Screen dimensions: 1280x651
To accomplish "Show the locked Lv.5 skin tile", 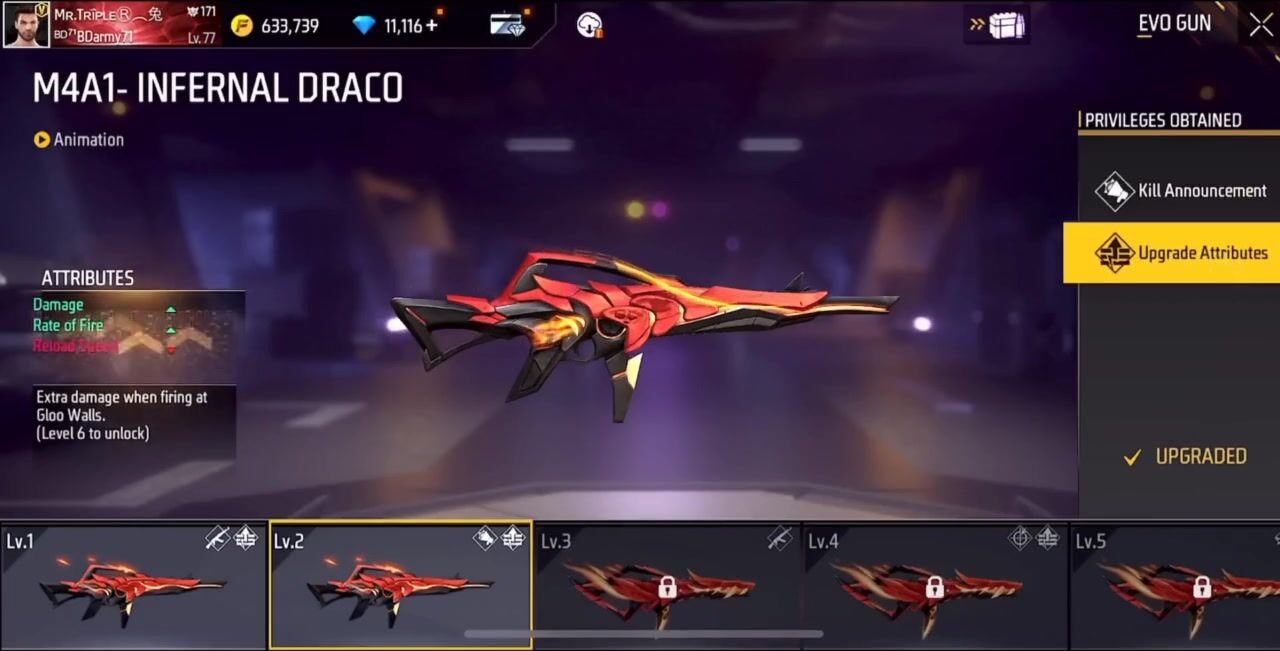I will 1176,586.
